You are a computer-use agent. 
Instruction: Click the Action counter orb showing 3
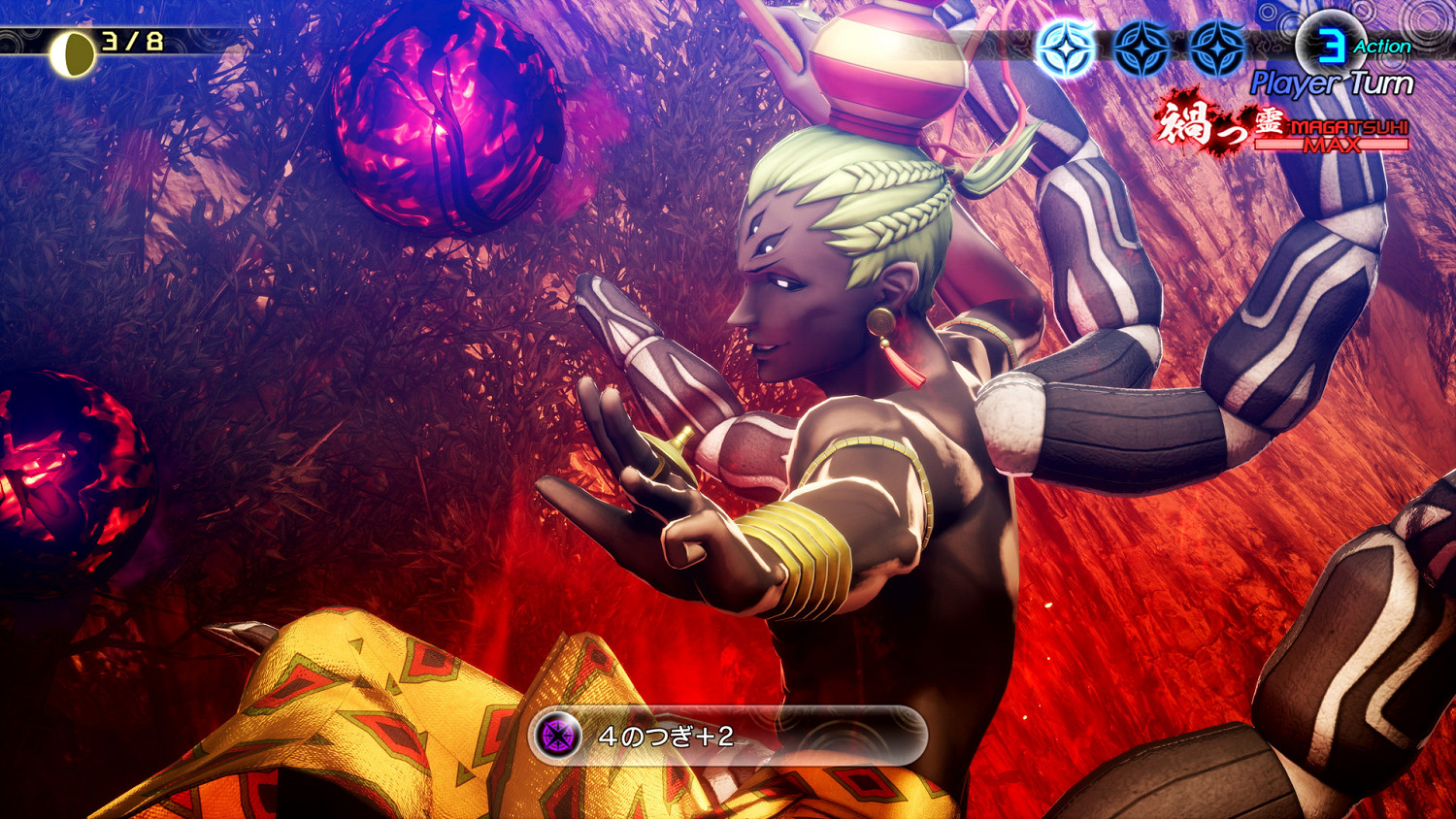pos(1332,44)
